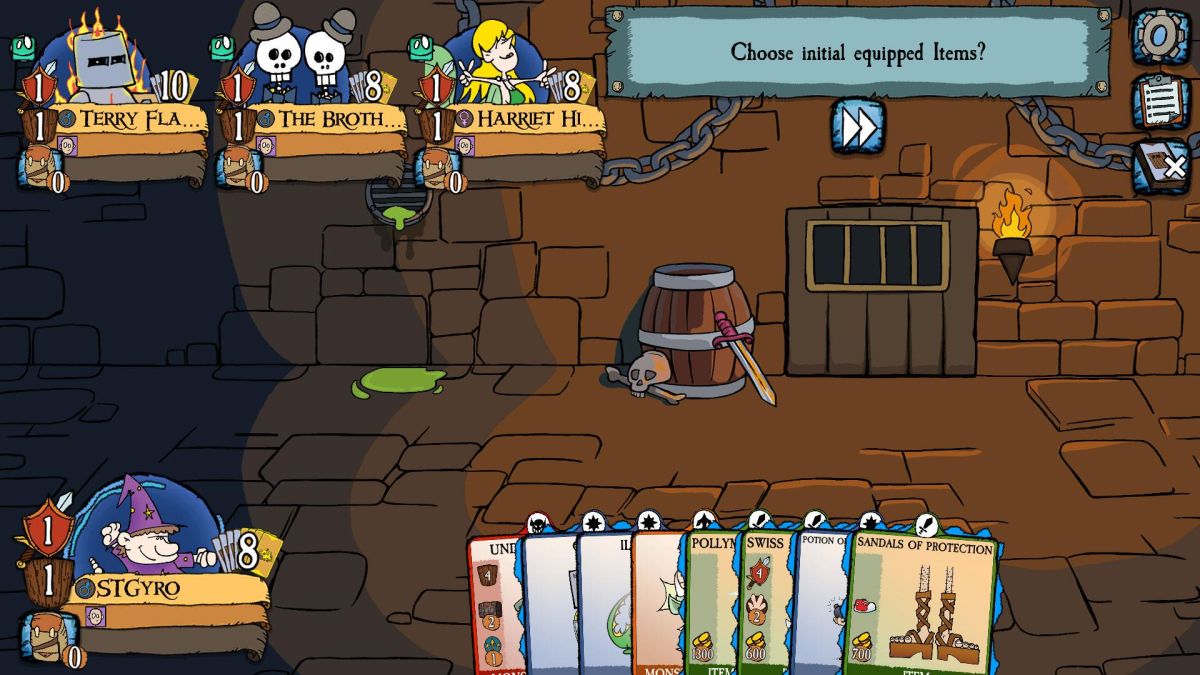Open Terry Fla... player panel

point(130,119)
